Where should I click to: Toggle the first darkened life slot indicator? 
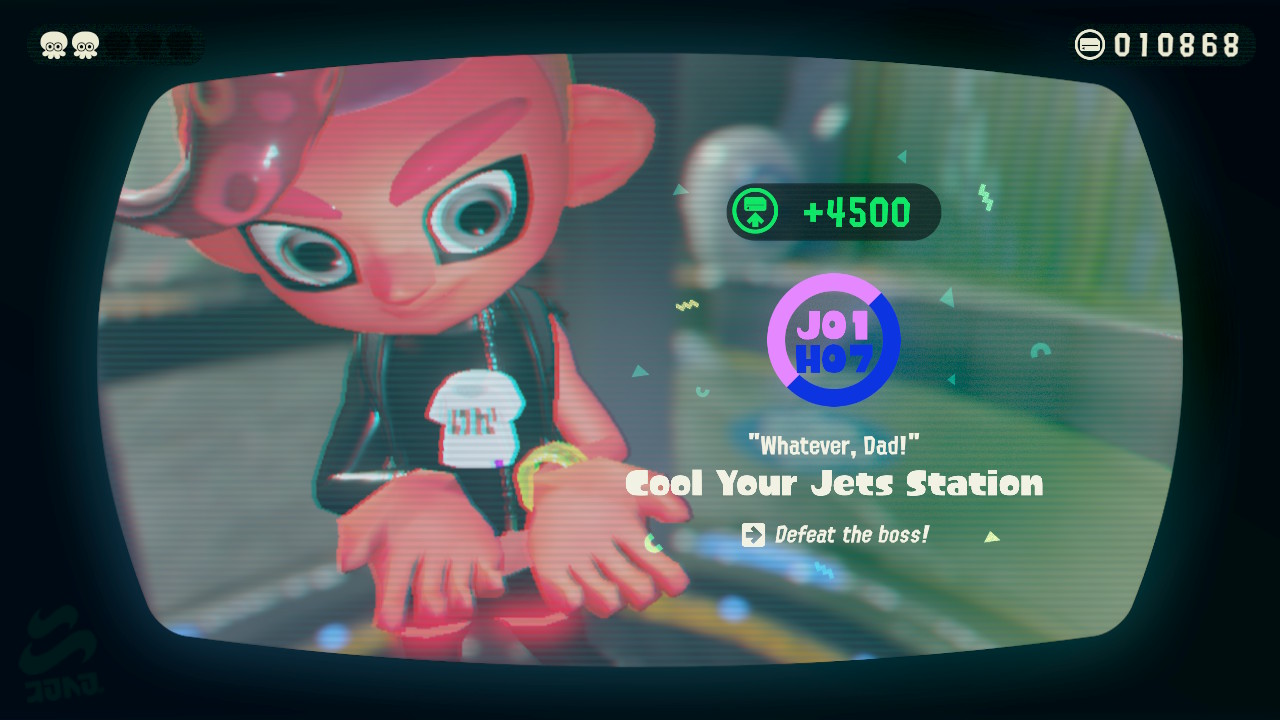[119, 44]
